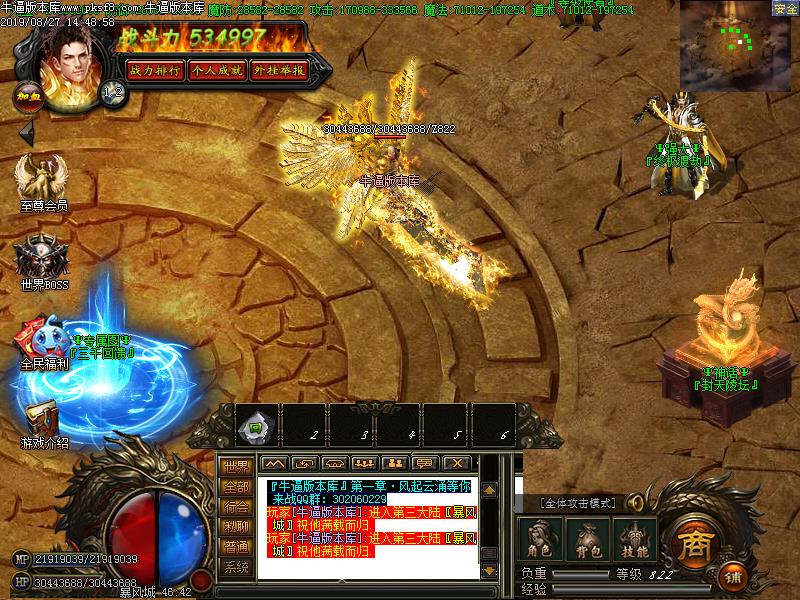Screen dimensions: 800x600
Task: Open the 角色 character panel
Action: (540, 538)
